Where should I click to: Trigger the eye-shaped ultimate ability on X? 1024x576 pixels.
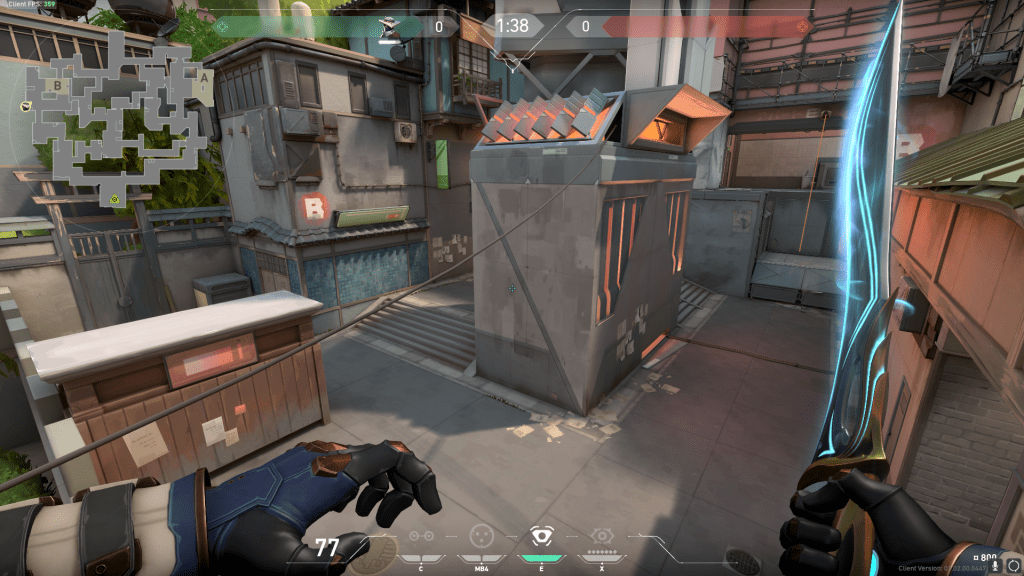(x=601, y=536)
